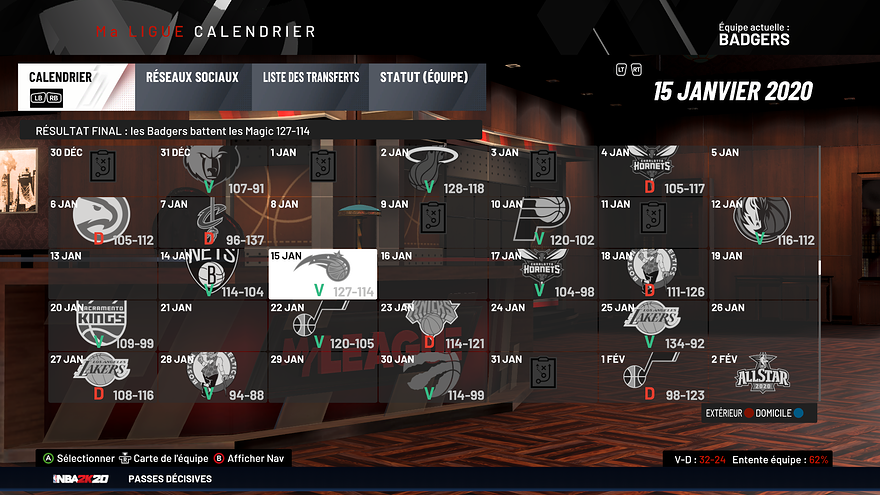Select the 10 Jan Pacers game day

pyautogui.click(x=543, y=221)
